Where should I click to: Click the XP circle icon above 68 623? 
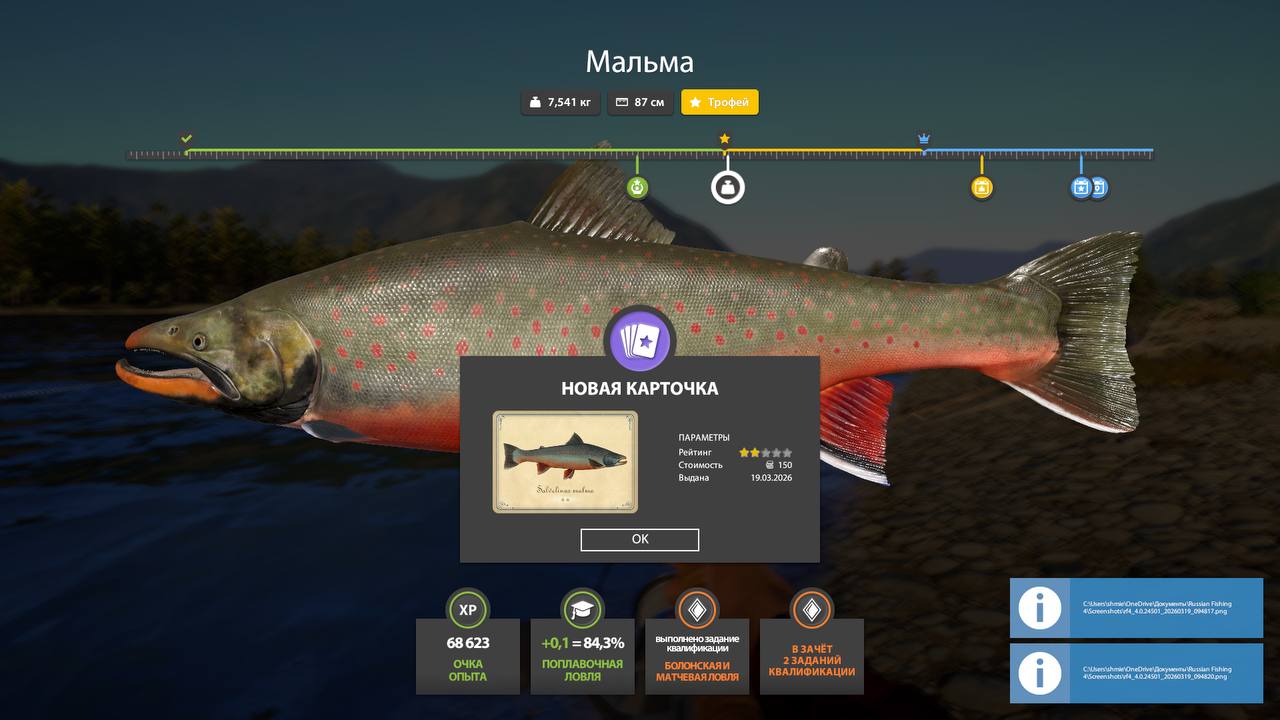click(x=467, y=609)
